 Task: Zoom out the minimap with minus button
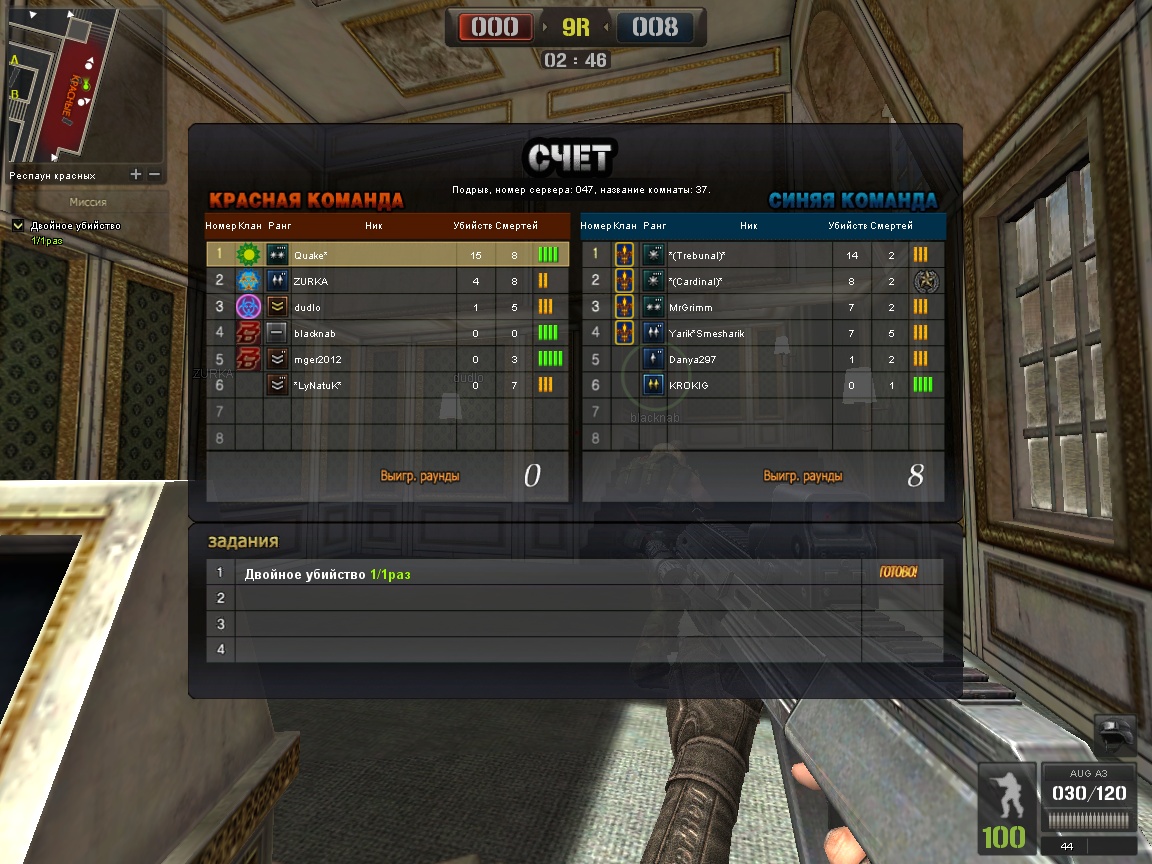point(154,175)
